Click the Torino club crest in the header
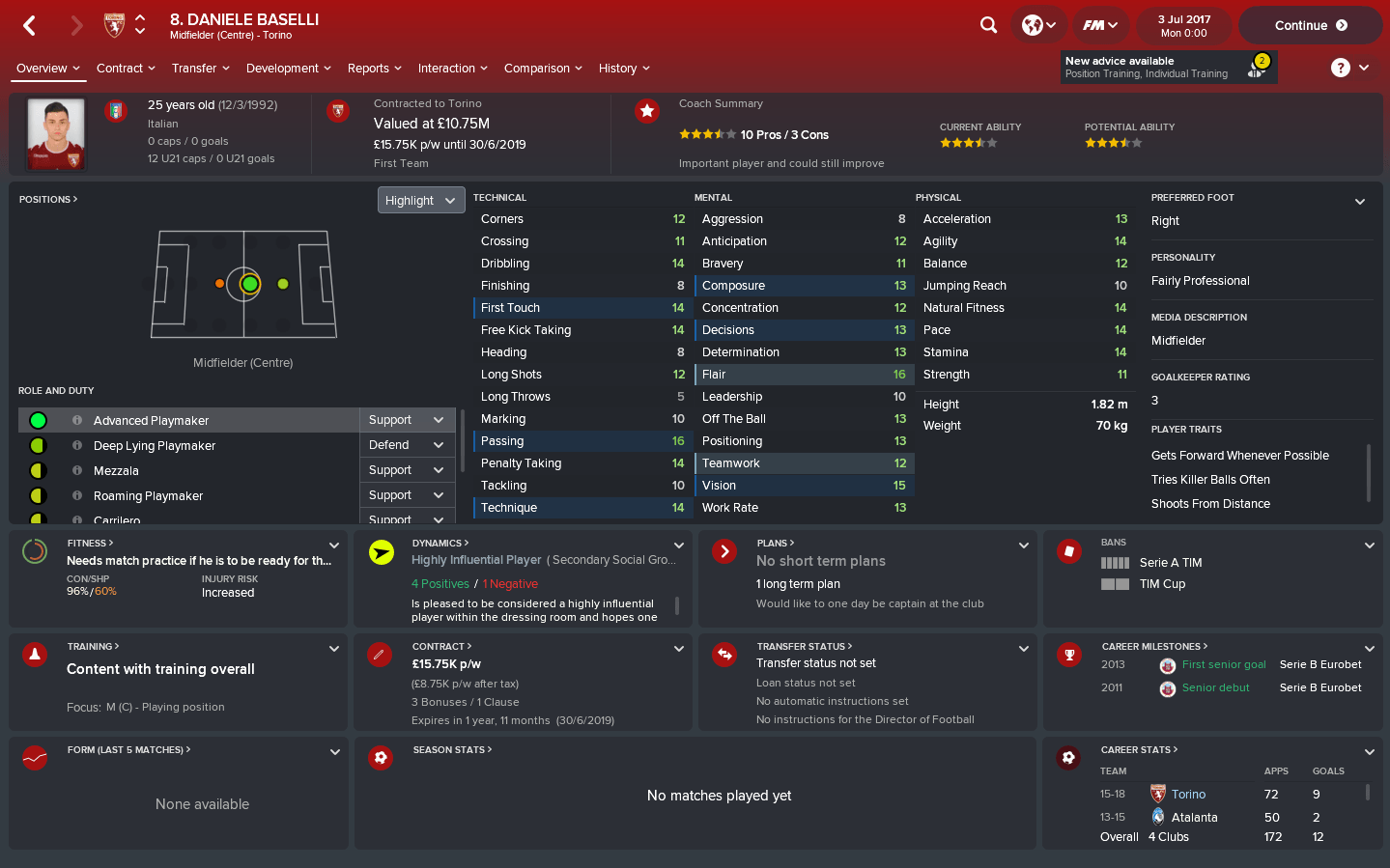The height and width of the screenshot is (868, 1390). pyautogui.click(x=115, y=25)
